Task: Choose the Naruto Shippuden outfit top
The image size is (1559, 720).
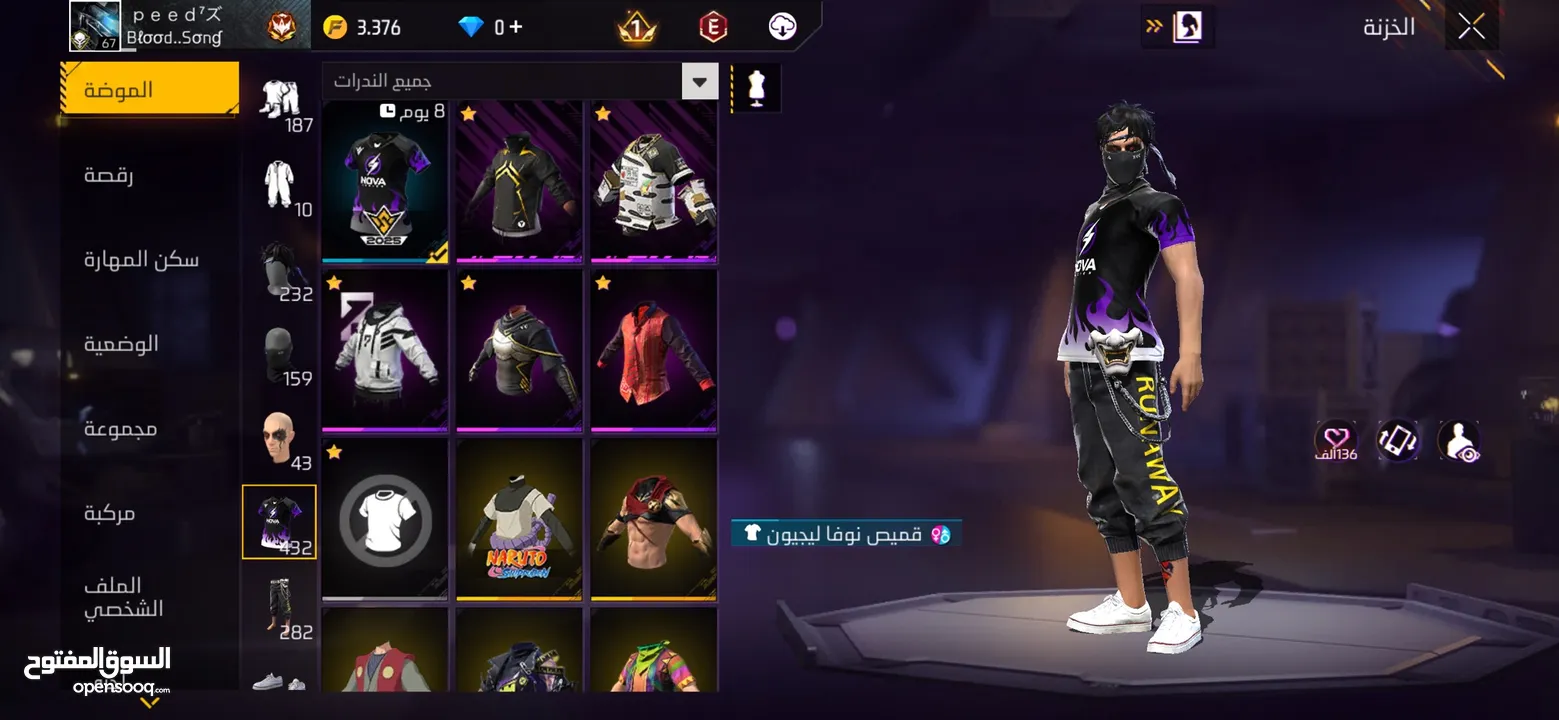Action: 518,520
